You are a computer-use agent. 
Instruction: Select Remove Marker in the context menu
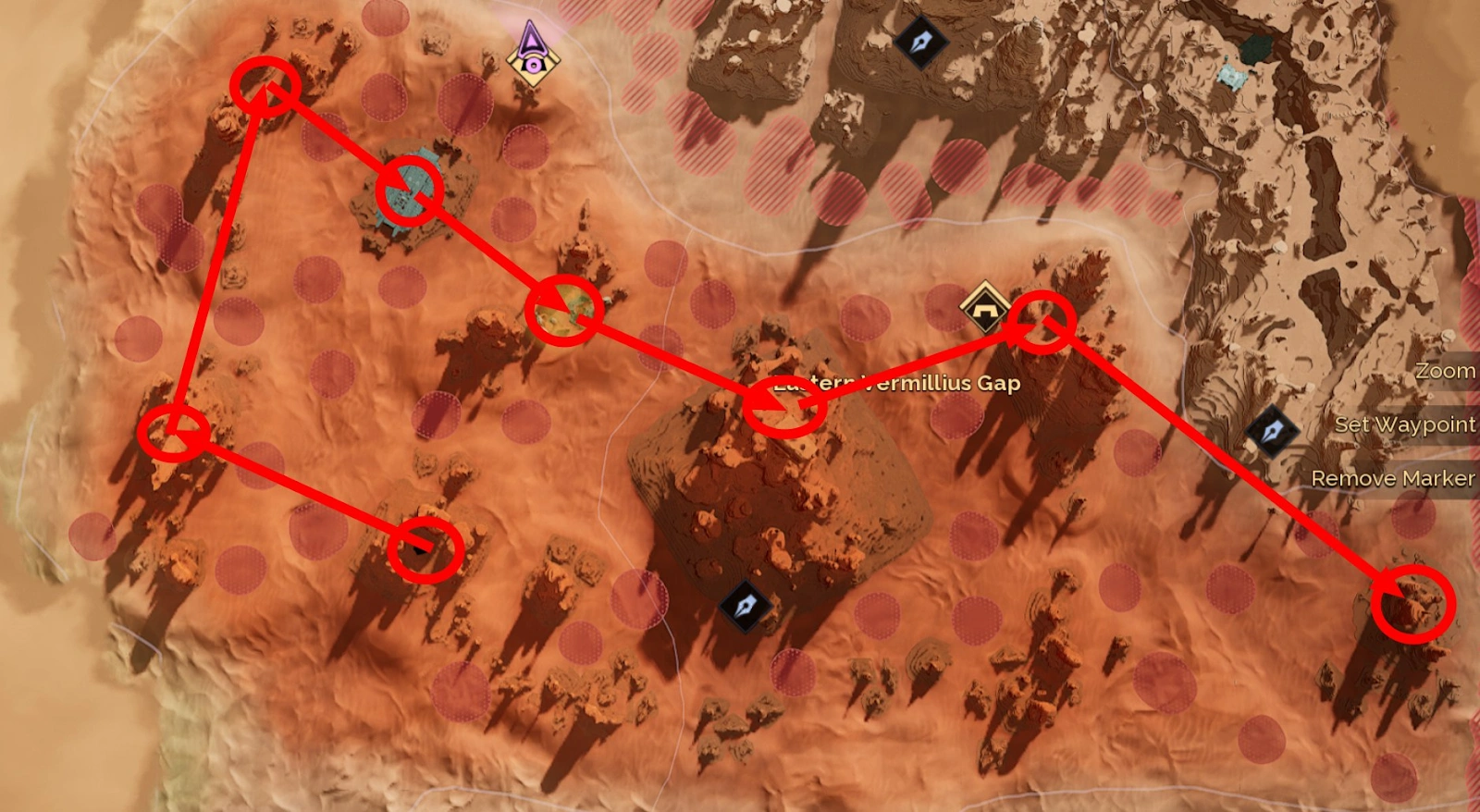pos(1395,479)
